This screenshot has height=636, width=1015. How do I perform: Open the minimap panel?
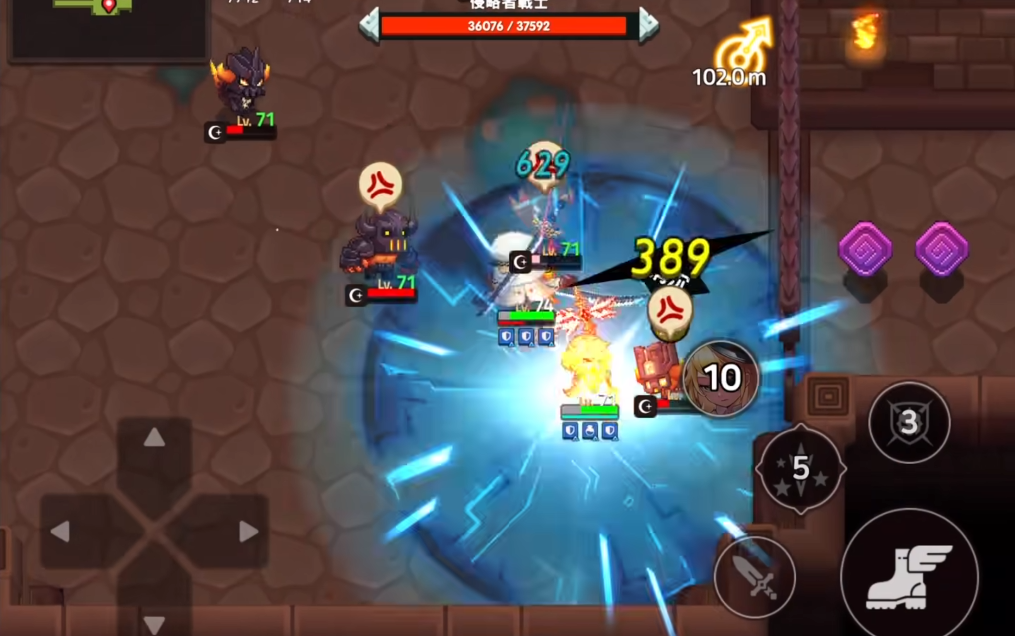point(108,25)
